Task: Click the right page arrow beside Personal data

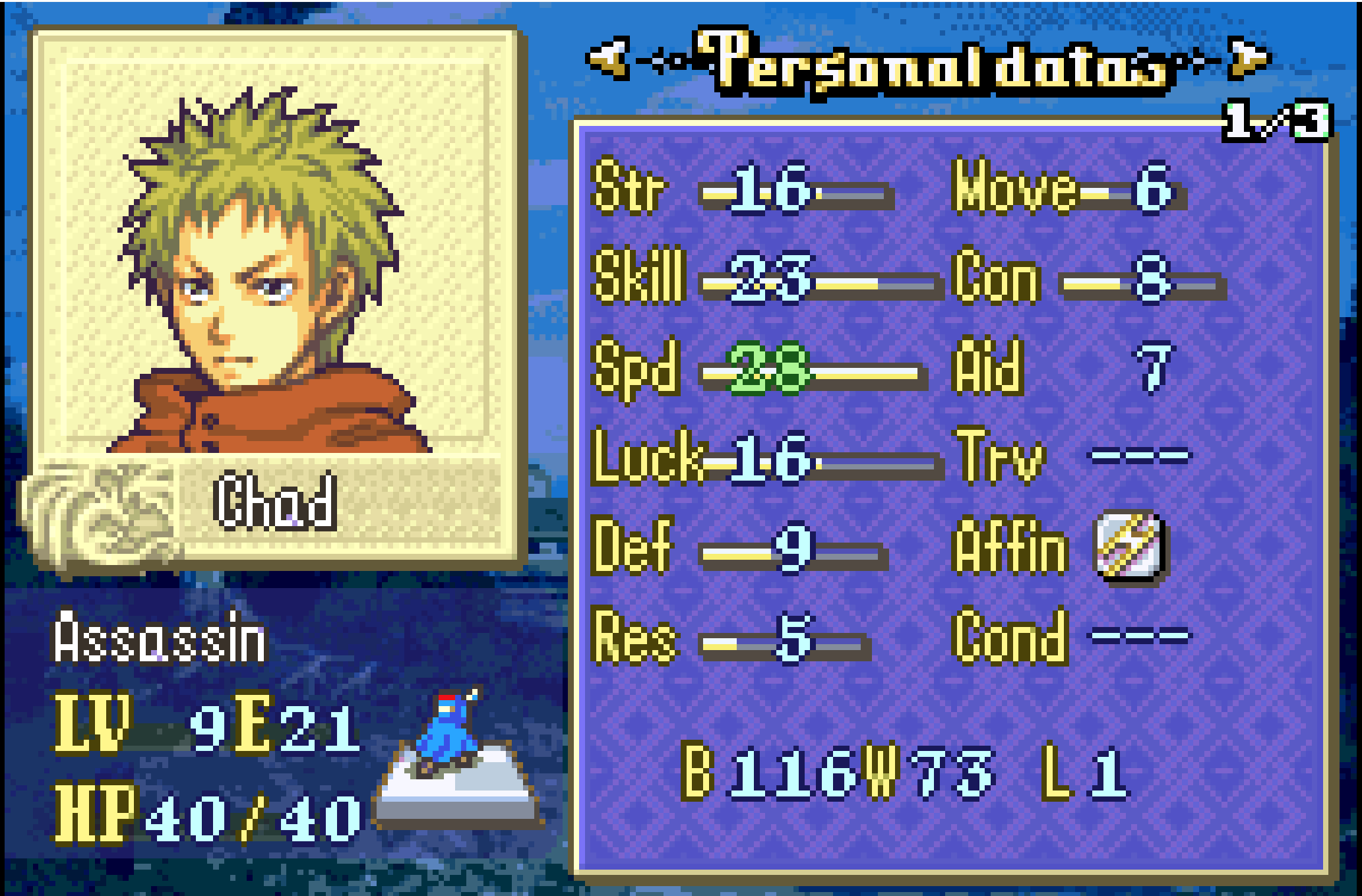Action: (x=1249, y=58)
